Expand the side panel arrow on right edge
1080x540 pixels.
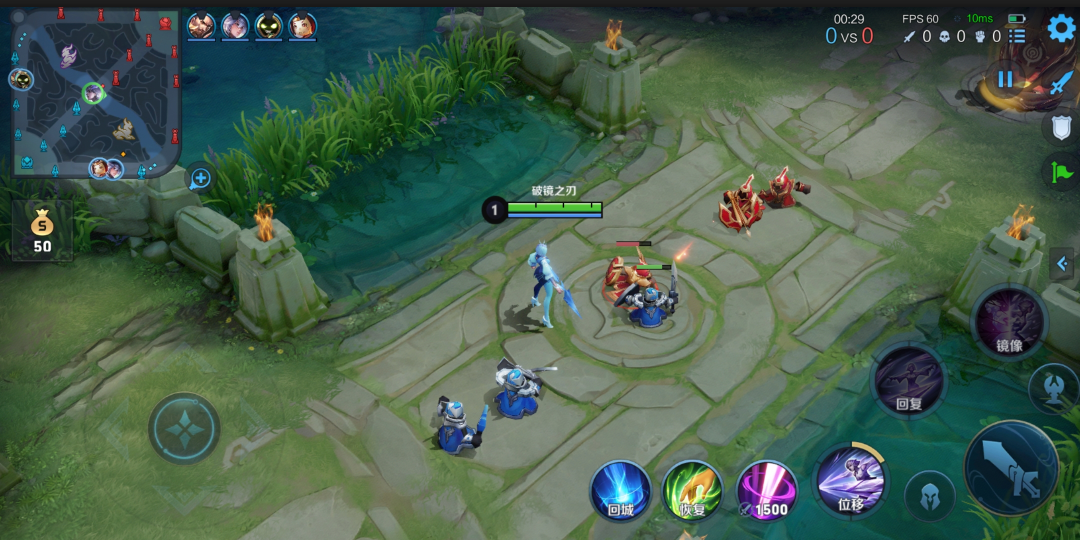coord(1062,264)
